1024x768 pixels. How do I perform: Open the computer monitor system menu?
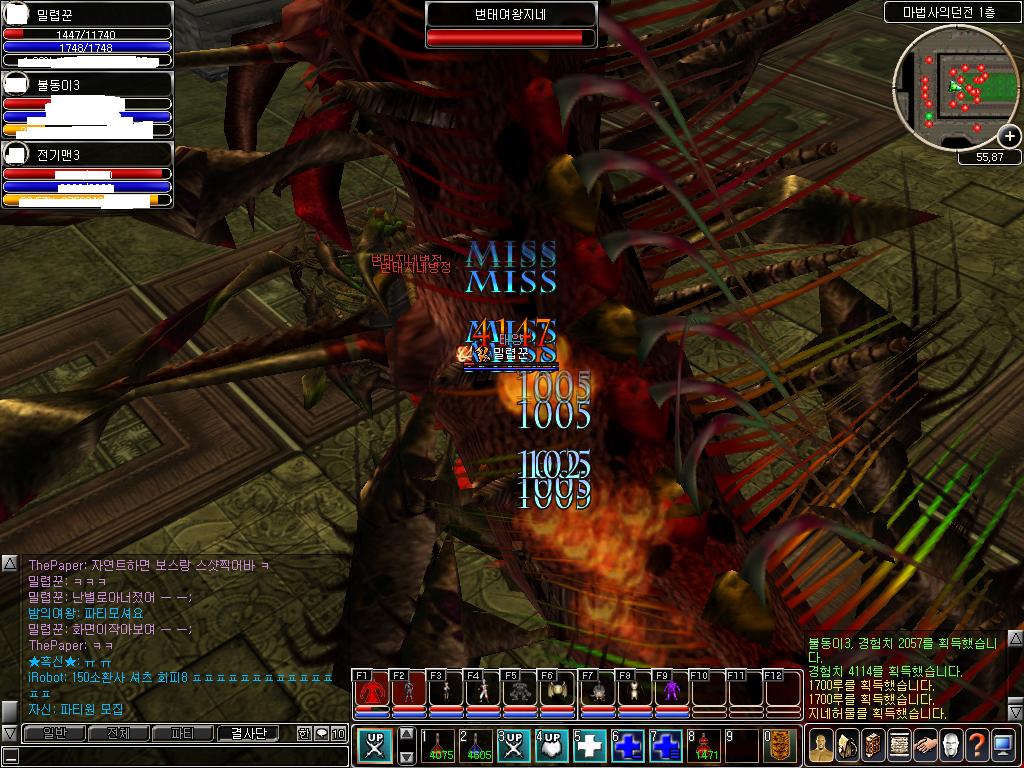click(x=1003, y=746)
